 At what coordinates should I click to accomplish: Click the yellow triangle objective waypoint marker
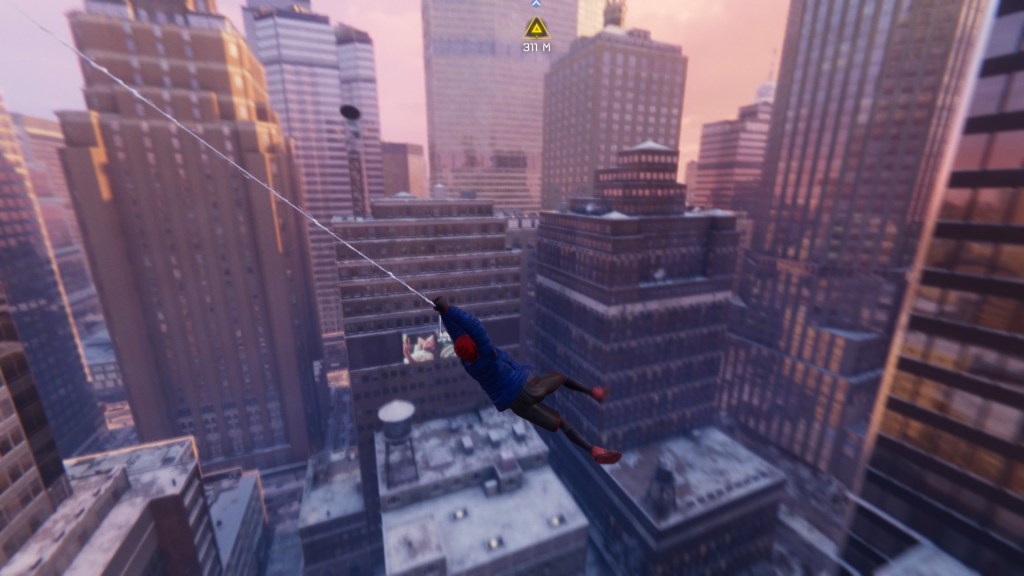click(537, 28)
